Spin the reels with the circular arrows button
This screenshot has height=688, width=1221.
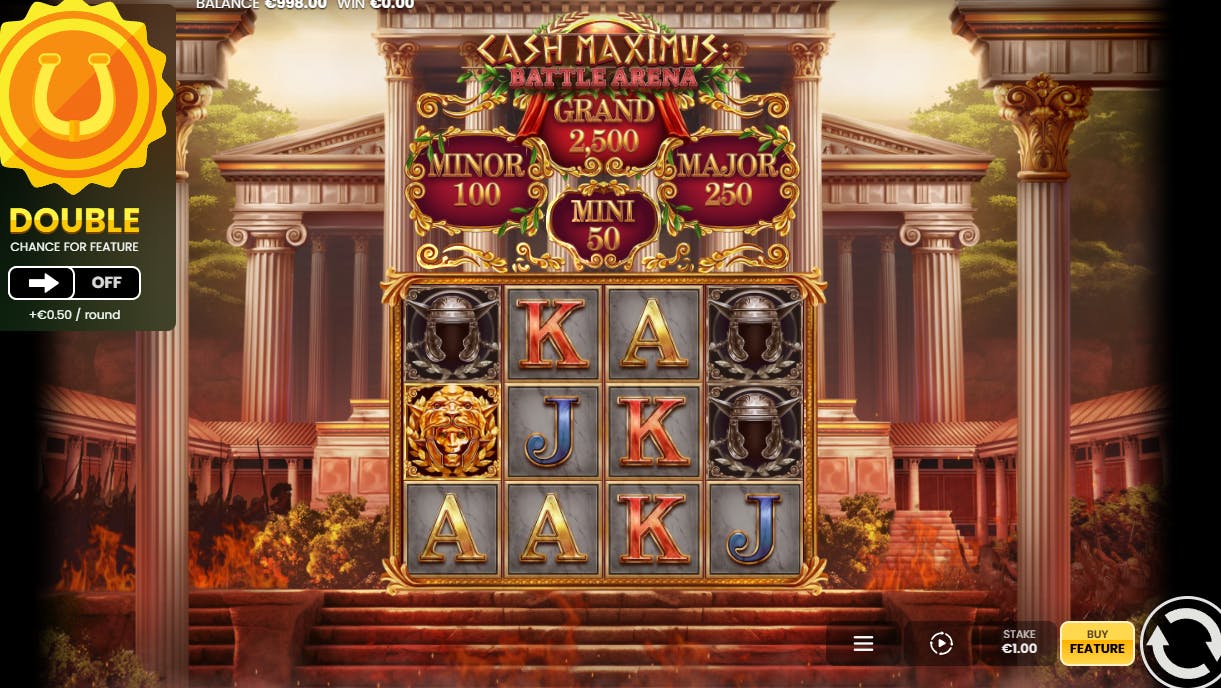(x=1183, y=644)
